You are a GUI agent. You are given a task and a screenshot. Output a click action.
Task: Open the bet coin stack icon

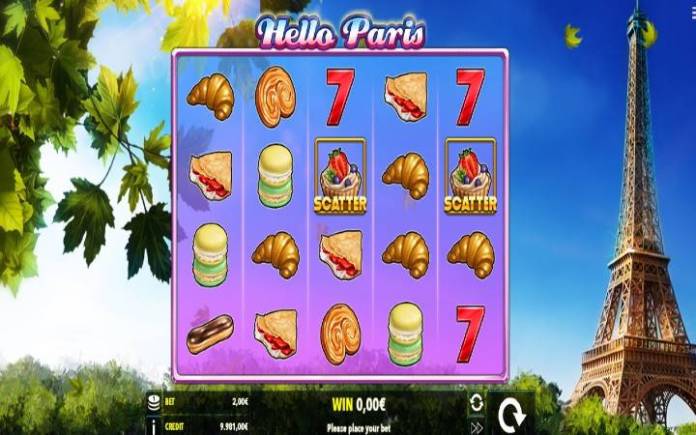153,401
